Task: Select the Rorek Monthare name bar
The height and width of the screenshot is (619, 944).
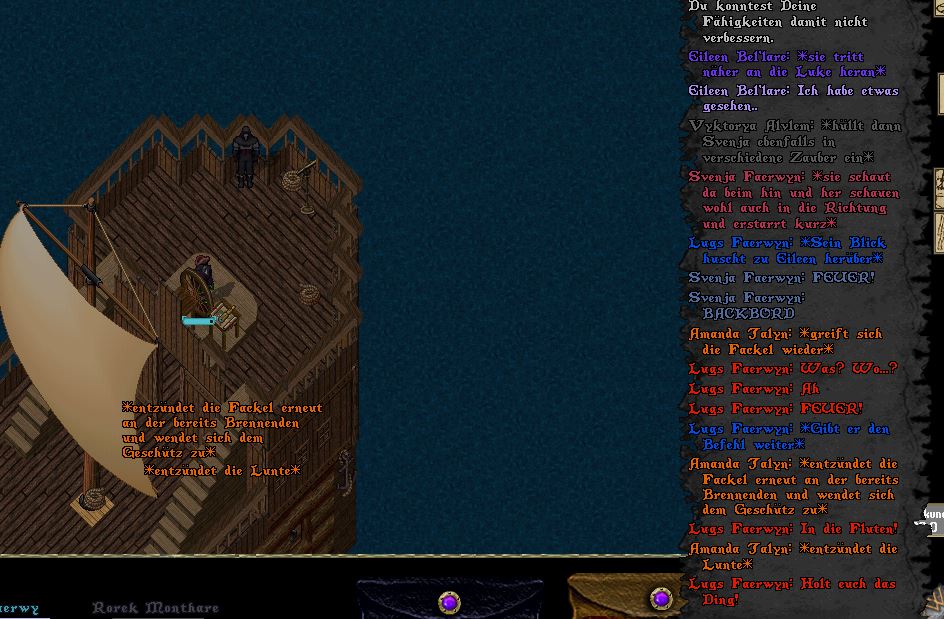Action: [x=155, y=607]
